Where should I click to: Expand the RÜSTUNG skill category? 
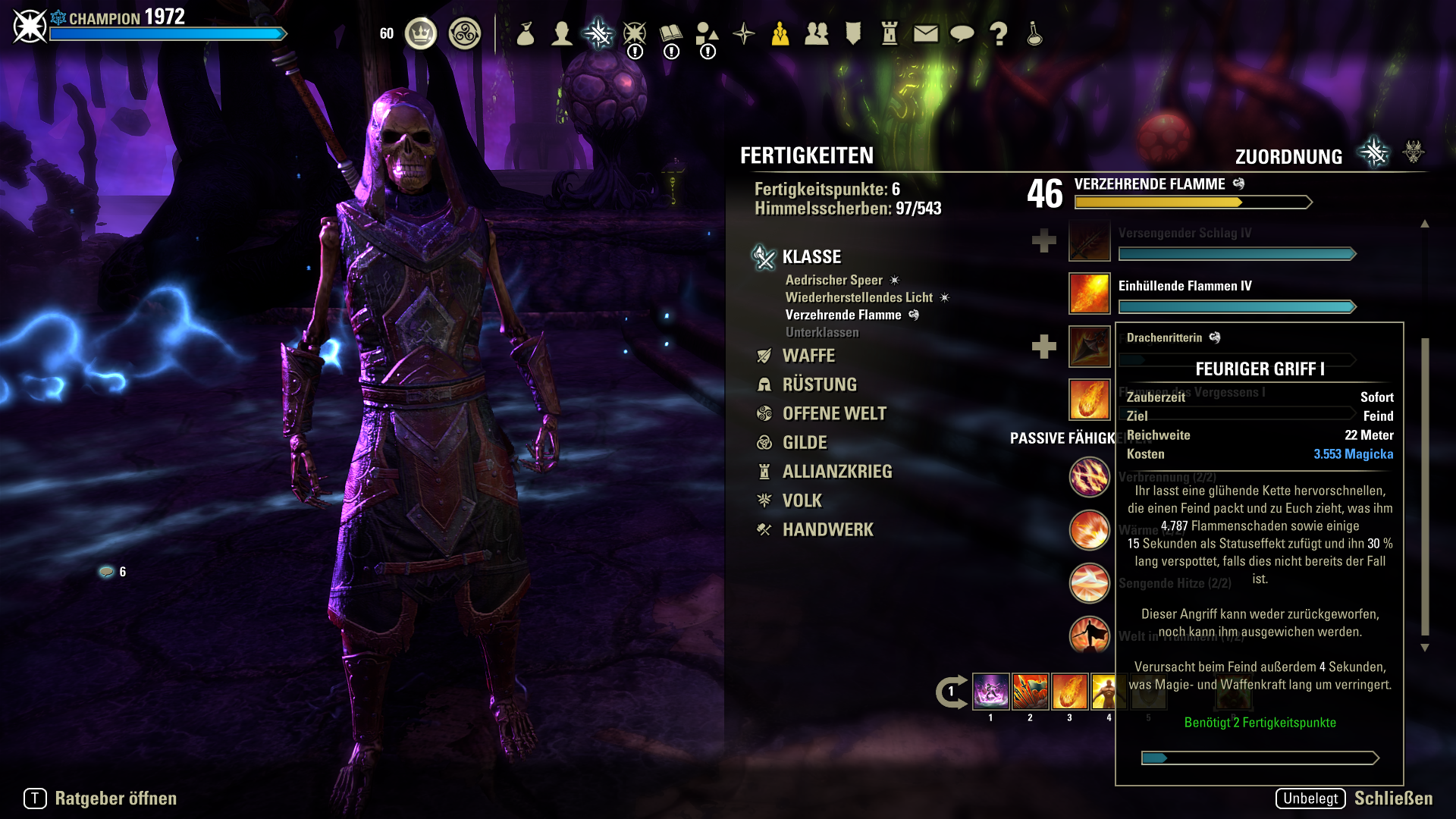click(x=819, y=384)
